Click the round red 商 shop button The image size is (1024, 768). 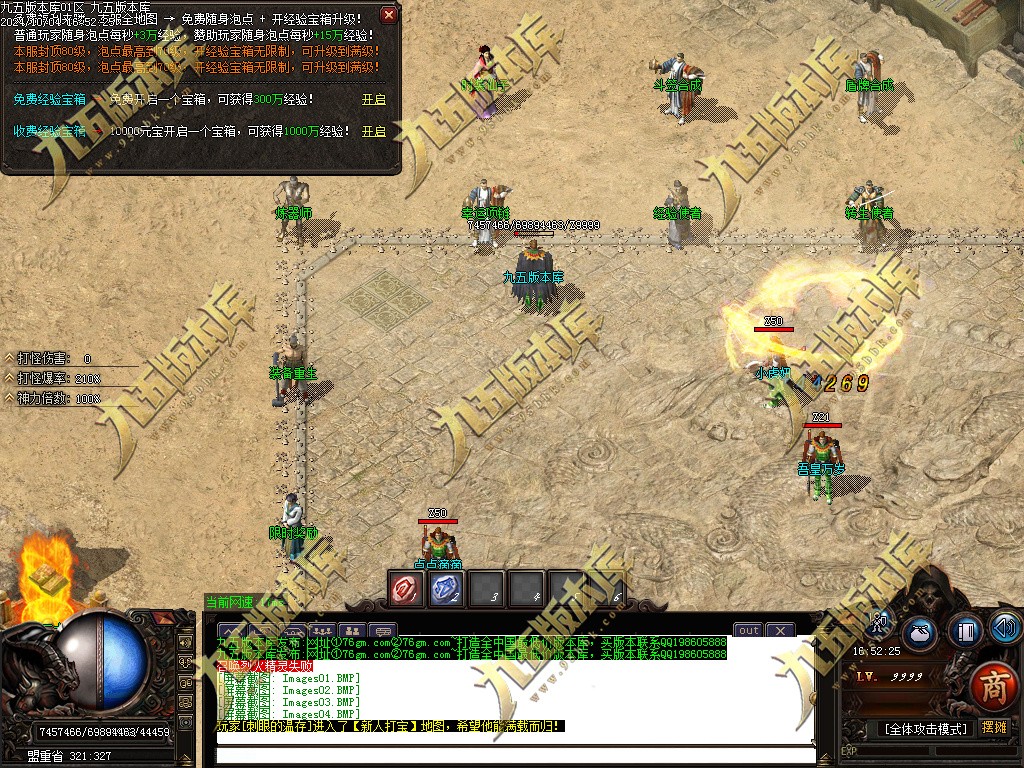[x=992, y=689]
